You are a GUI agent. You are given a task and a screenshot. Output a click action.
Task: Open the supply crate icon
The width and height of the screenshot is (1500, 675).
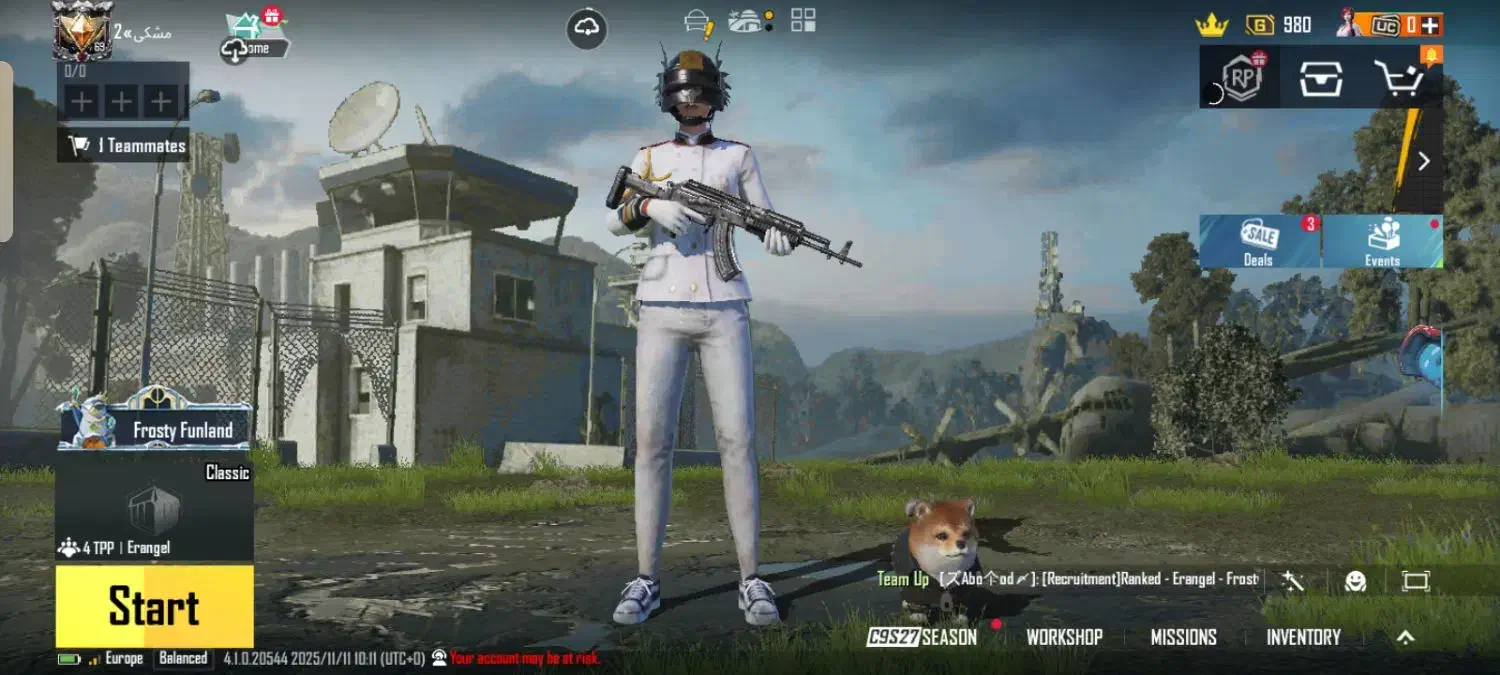pos(1320,78)
